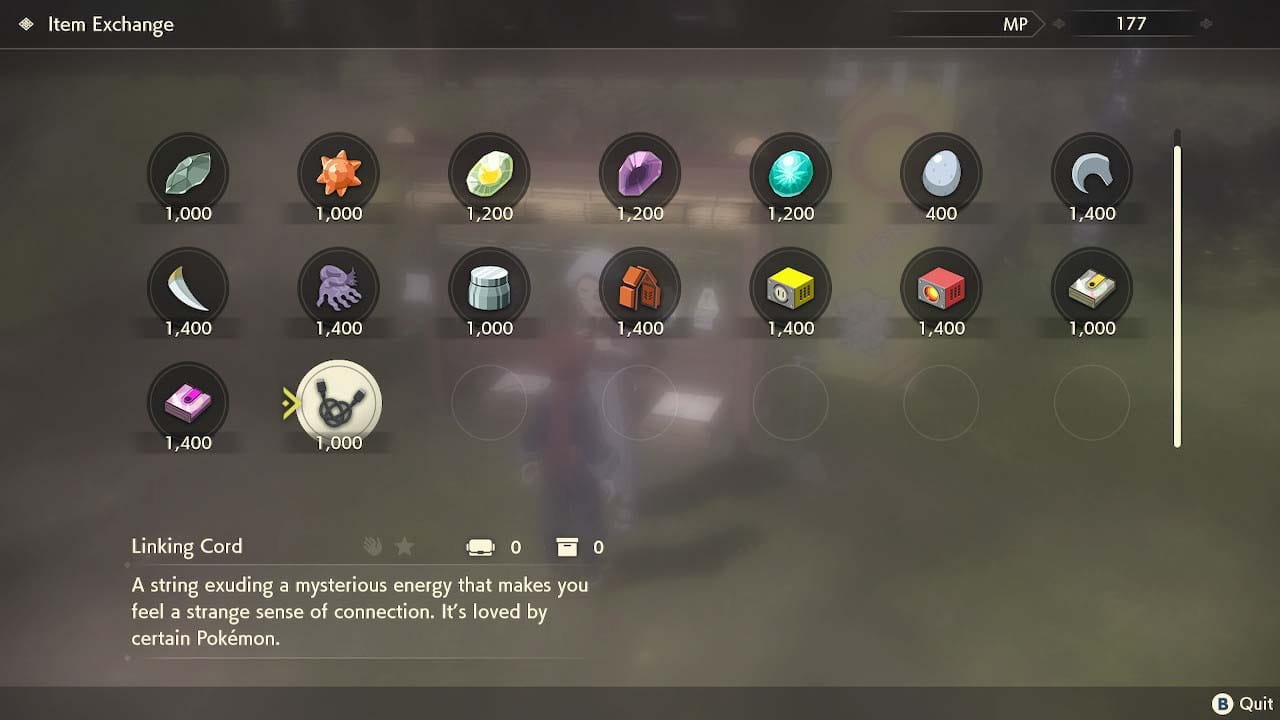Viewport: 1280px width, 720px height.
Task: Select the yellow Electirizer box
Action: click(x=790, y=290)
